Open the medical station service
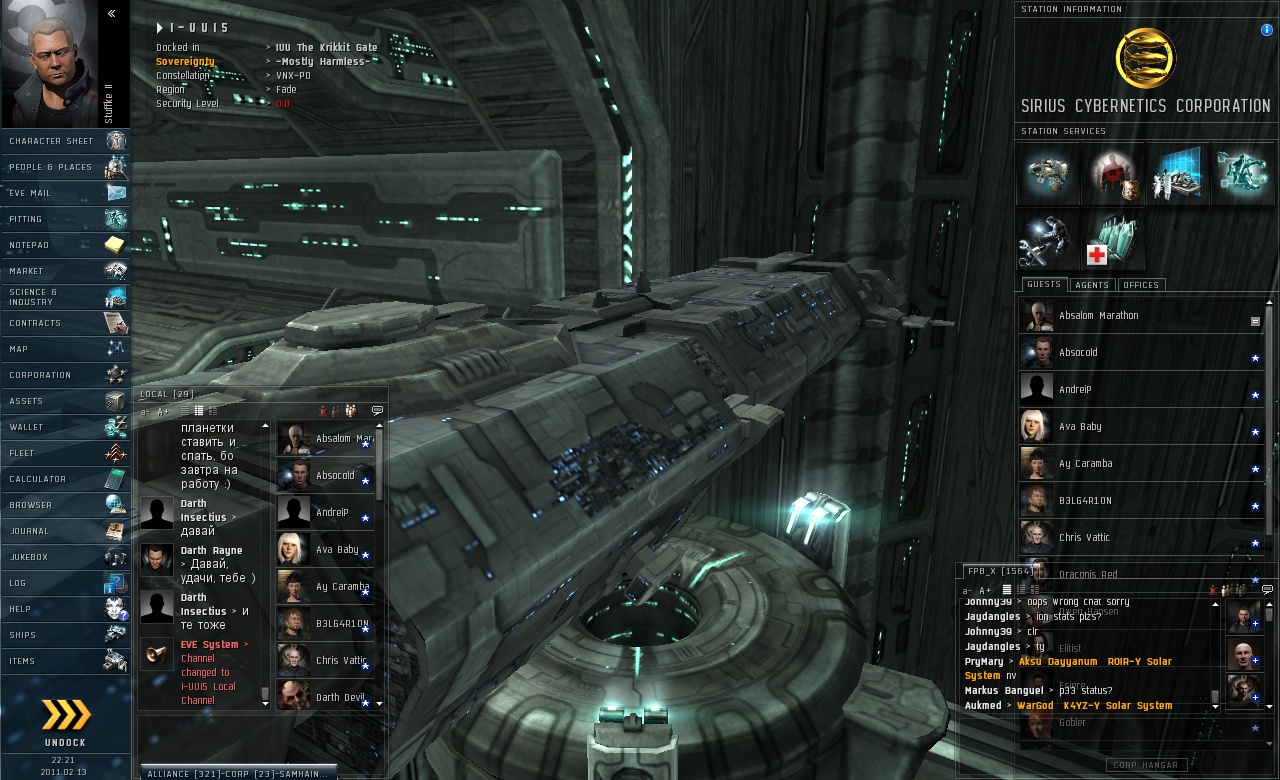 (1112, 242)
